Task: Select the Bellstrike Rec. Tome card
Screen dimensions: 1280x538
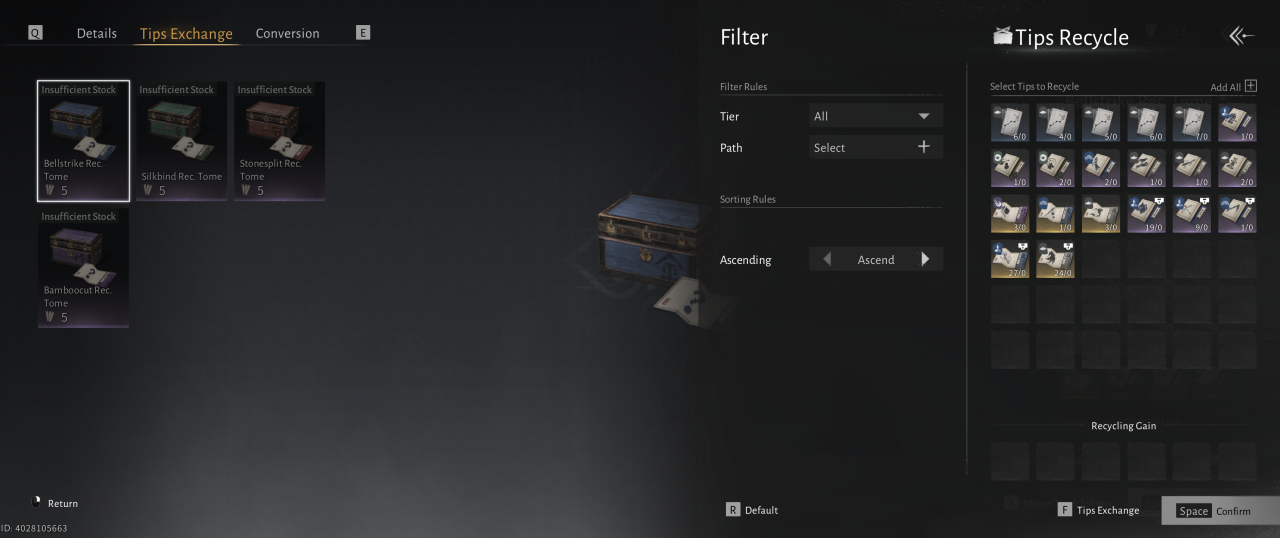Action: pos(83,141)
